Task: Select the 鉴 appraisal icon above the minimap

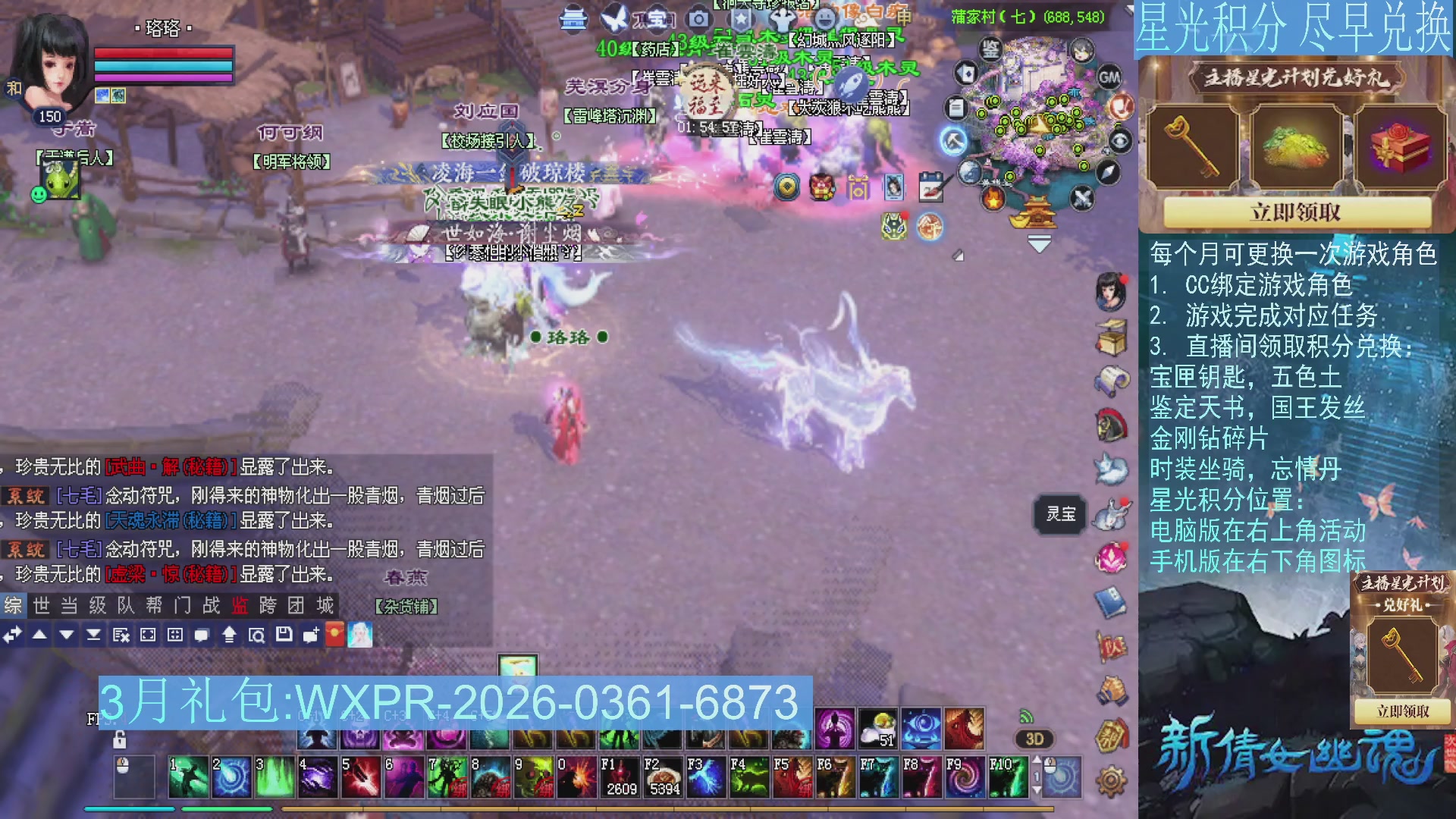Action: tap(990, 49)
